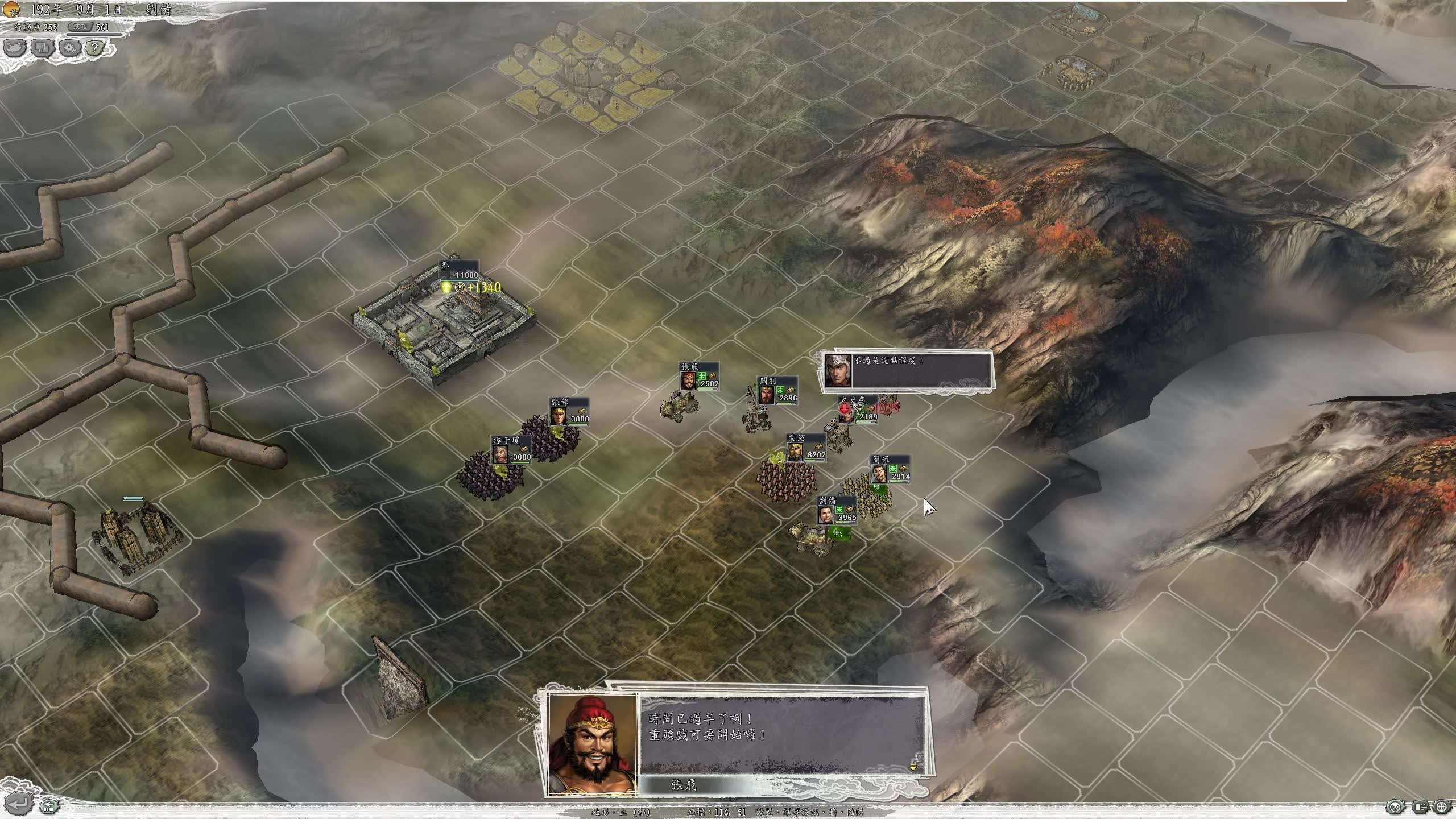Select the 袁紹 unit nameplate
This screenshot has height=819, width=1456.
(806, 446)
